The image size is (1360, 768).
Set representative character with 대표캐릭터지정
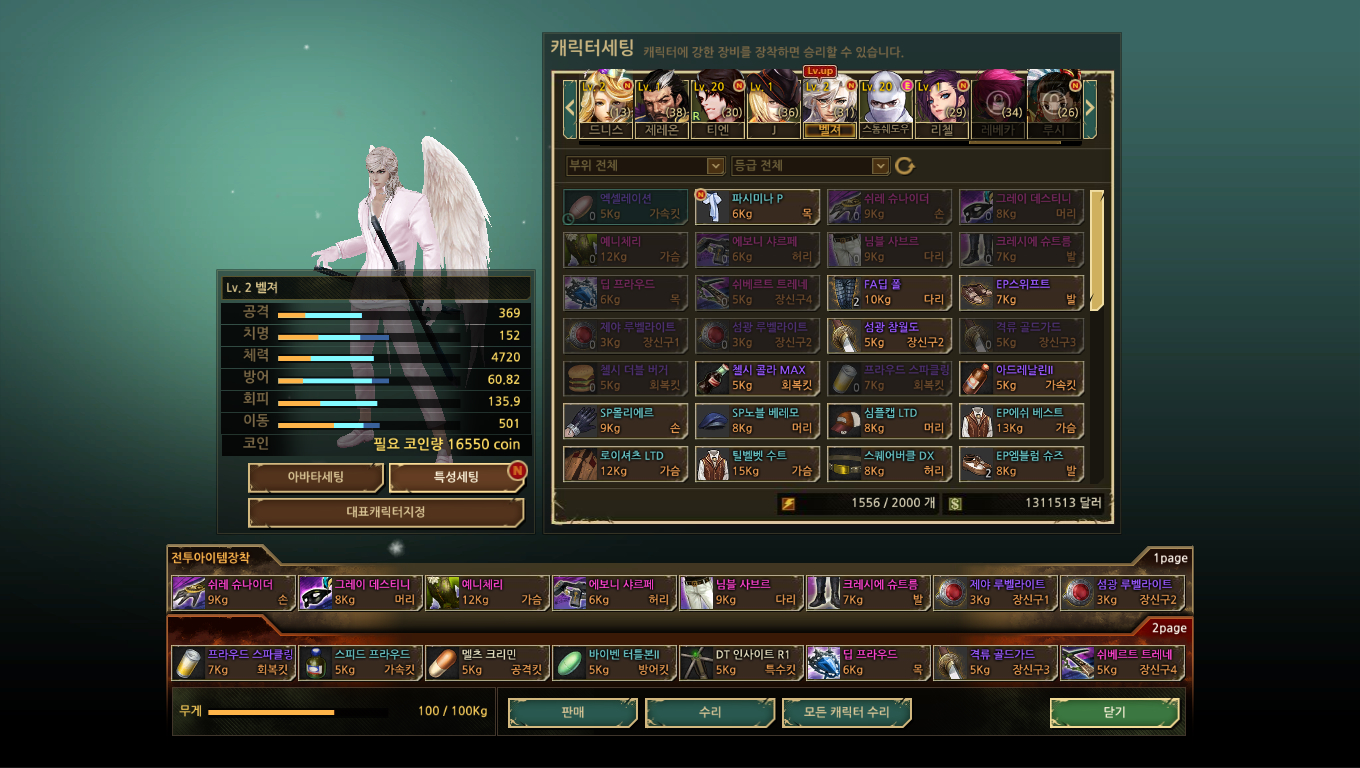pyautogui.click(x=385, y=512)
